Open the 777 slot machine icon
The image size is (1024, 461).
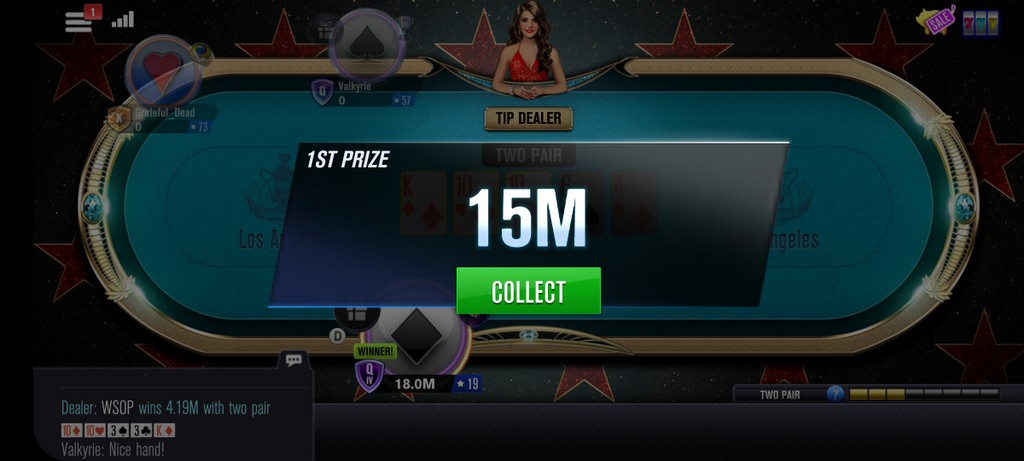[x=980, y=22]
